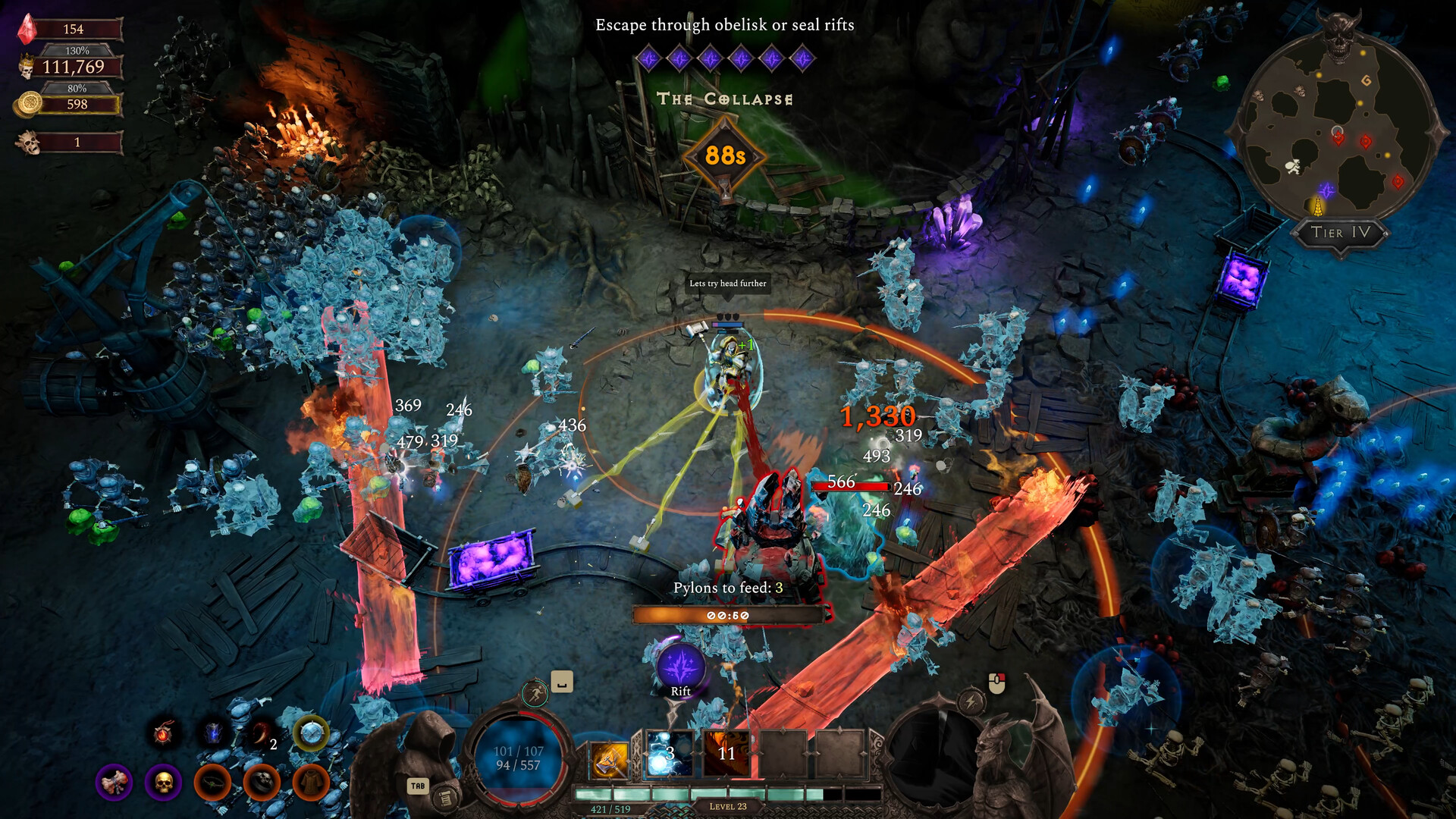The image size is (1456, 819).
Task: Click the sprint dash ability icon
Action: (x=535, y=693)
